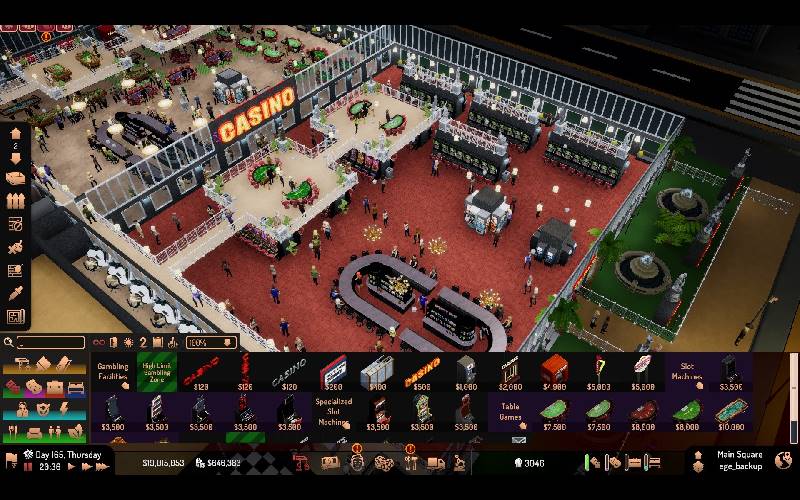Screen dimensions: 800x500
Task: Open the delivery truck logistics menu
Action: [435, 463]
